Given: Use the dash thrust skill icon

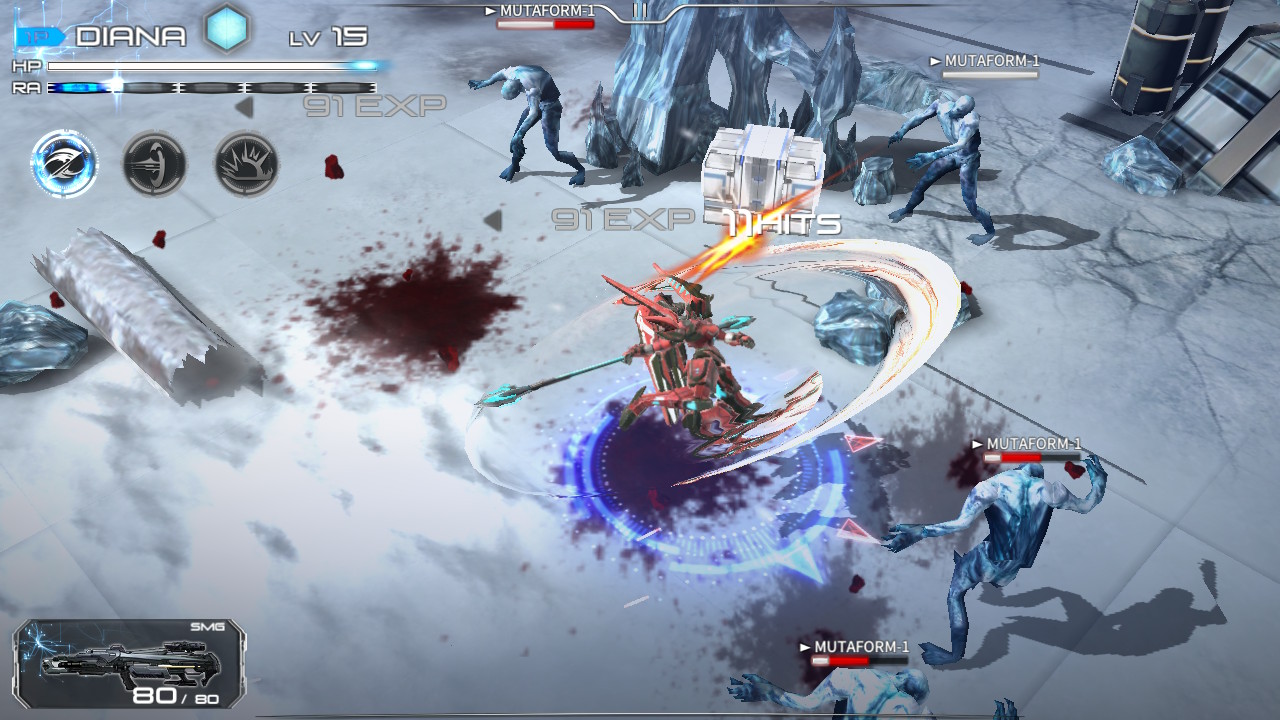Looking at the screenshot, I should (155, 164).
